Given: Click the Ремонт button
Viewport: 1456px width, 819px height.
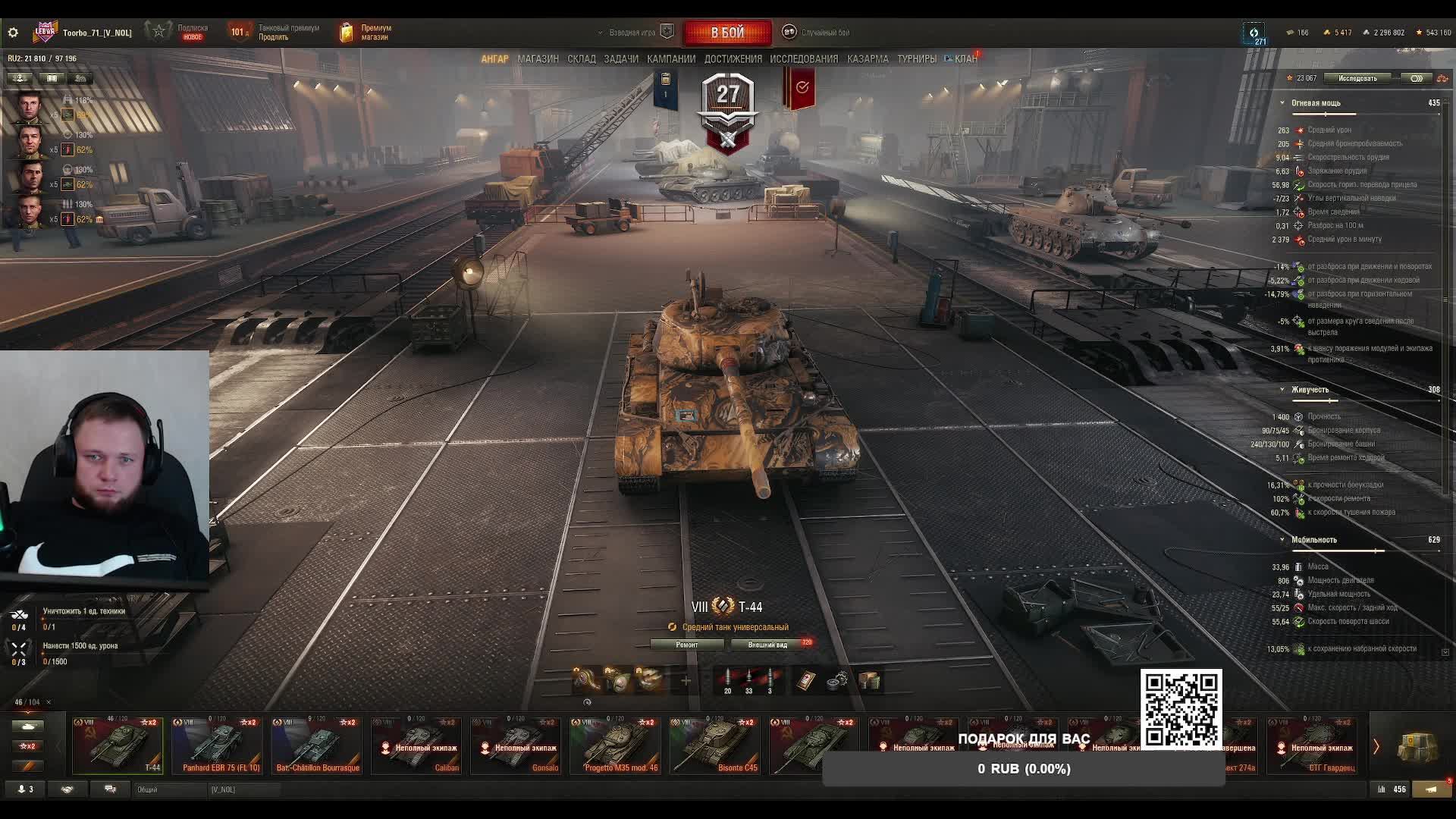Looking at the screenshot, I should (x=687, y=645).
